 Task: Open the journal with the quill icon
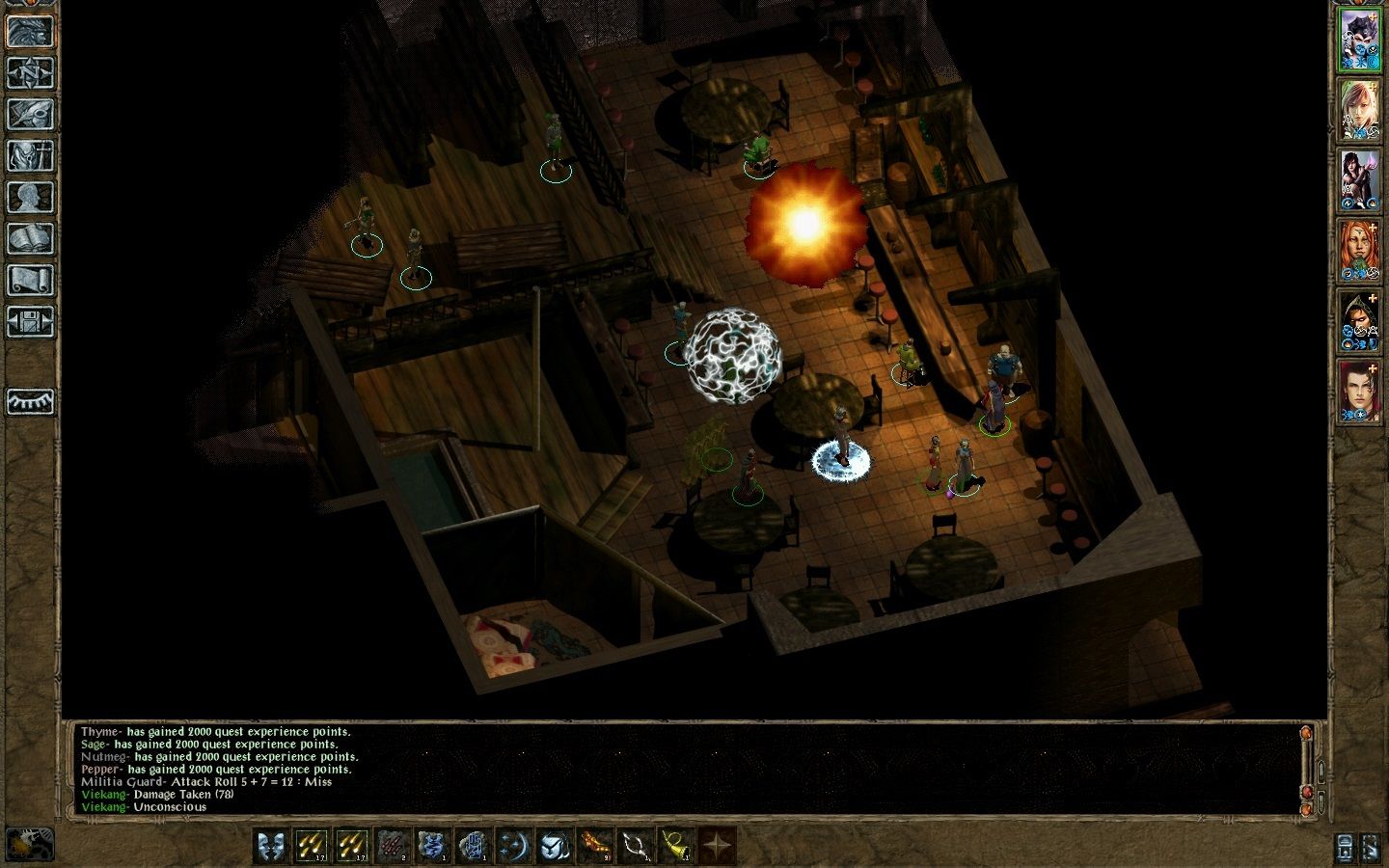point(30,114)
